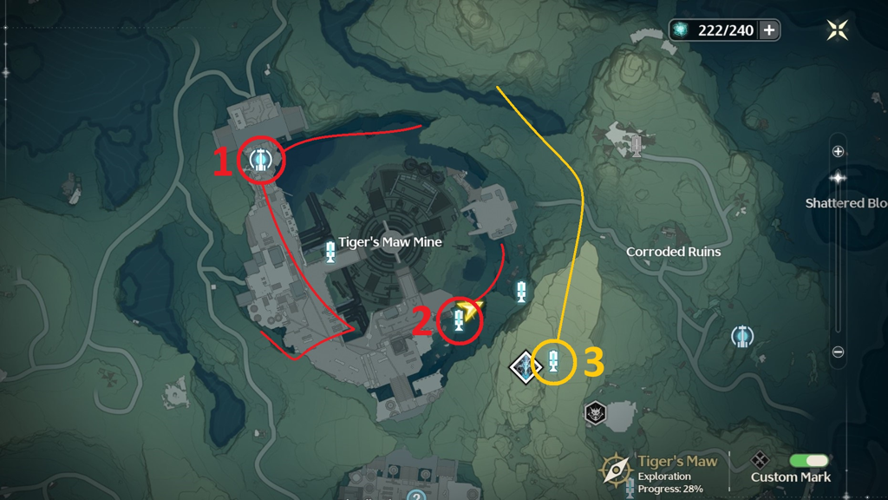Close the map with the star icon
888x500 pixels.
[838, 30]
